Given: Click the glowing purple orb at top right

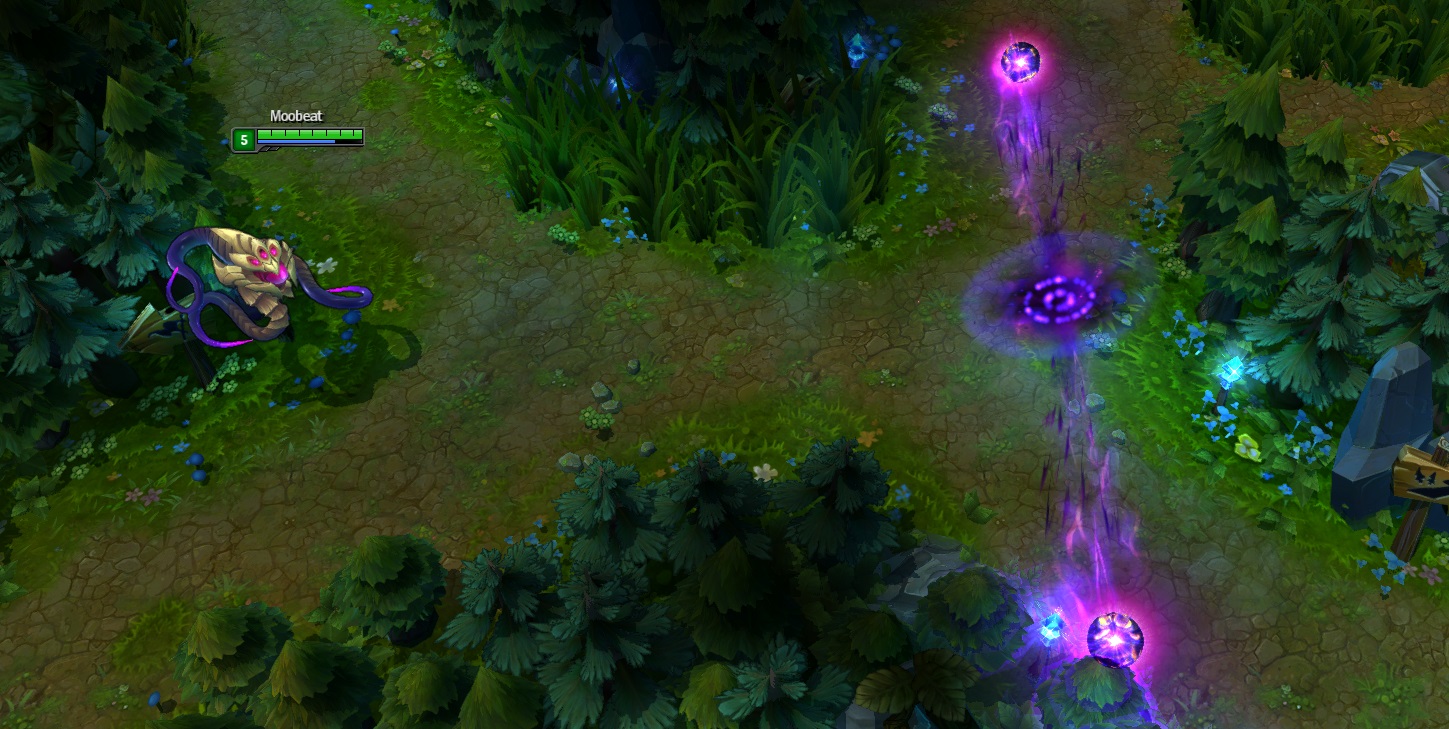Looking at the screenshot, I should tap(1020, 60).
